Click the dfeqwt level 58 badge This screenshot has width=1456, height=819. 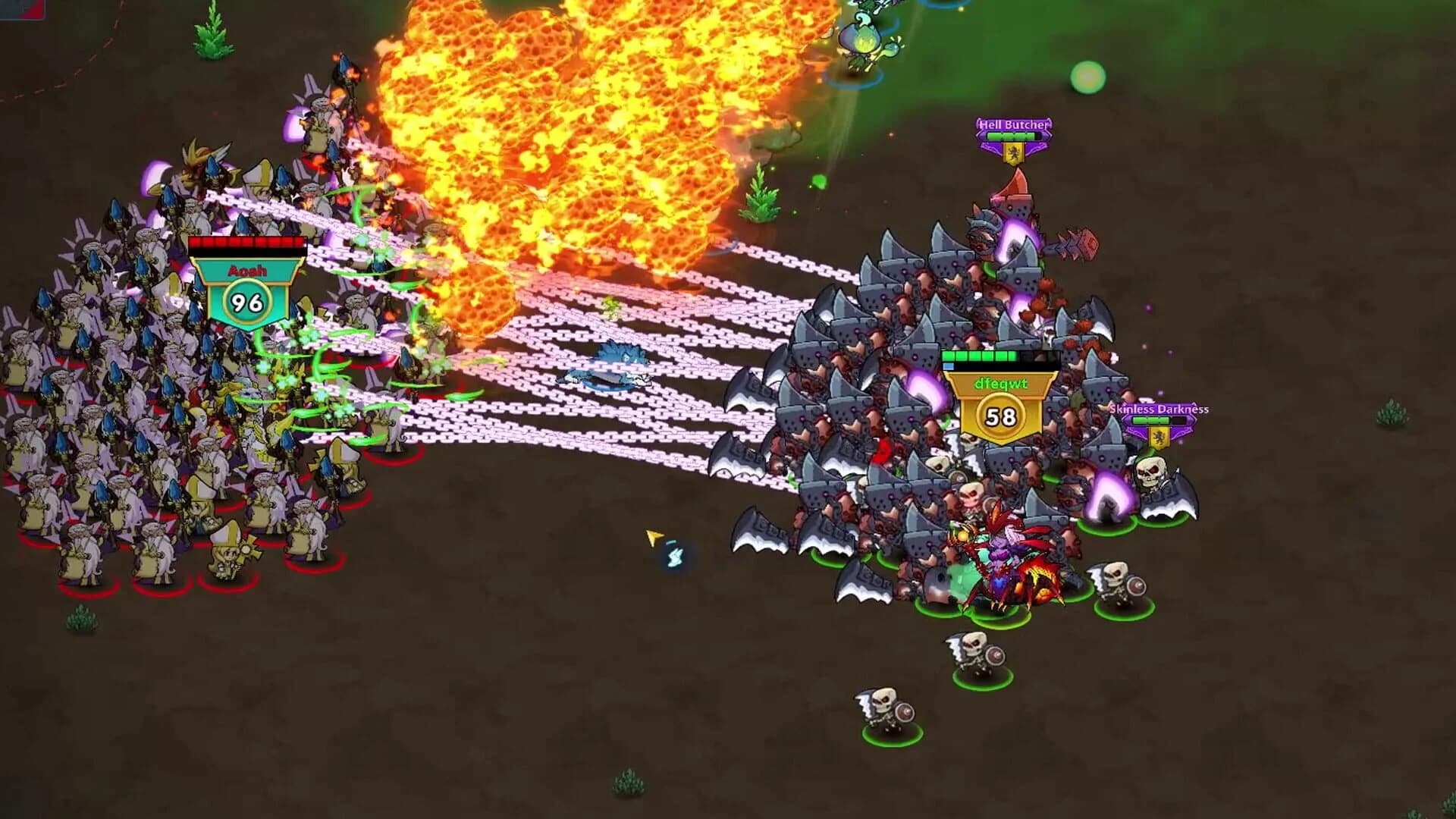(999, 413)
